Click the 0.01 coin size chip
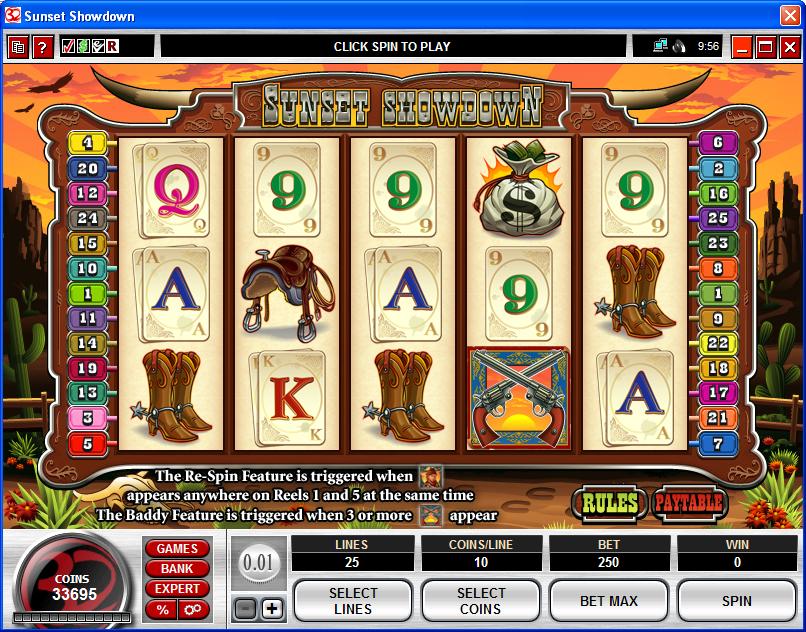The width and height of the screenshot is (806, 632). [258, 563]
